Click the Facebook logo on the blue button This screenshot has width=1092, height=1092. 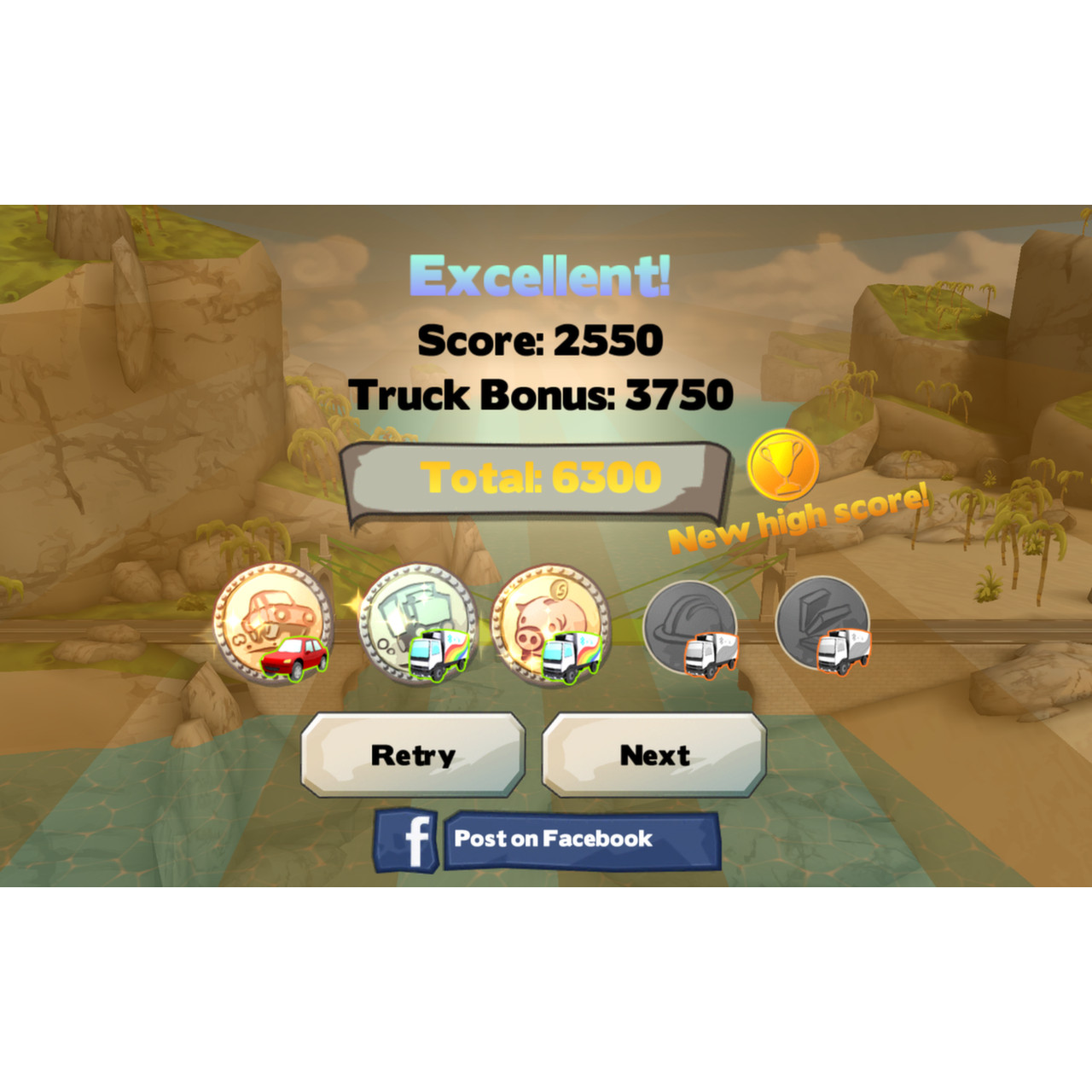(415, 840)
